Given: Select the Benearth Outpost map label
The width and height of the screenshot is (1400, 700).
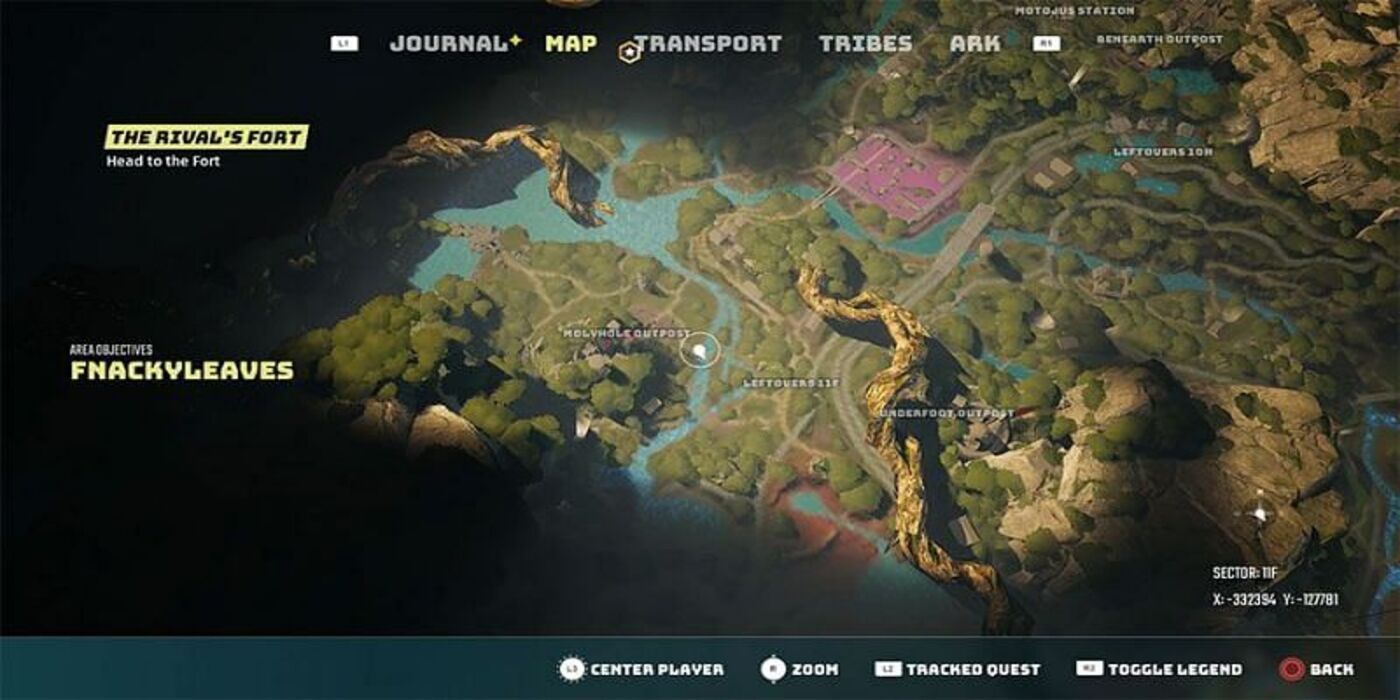Looking at the screenshot, I should [x=1159, y=40].
